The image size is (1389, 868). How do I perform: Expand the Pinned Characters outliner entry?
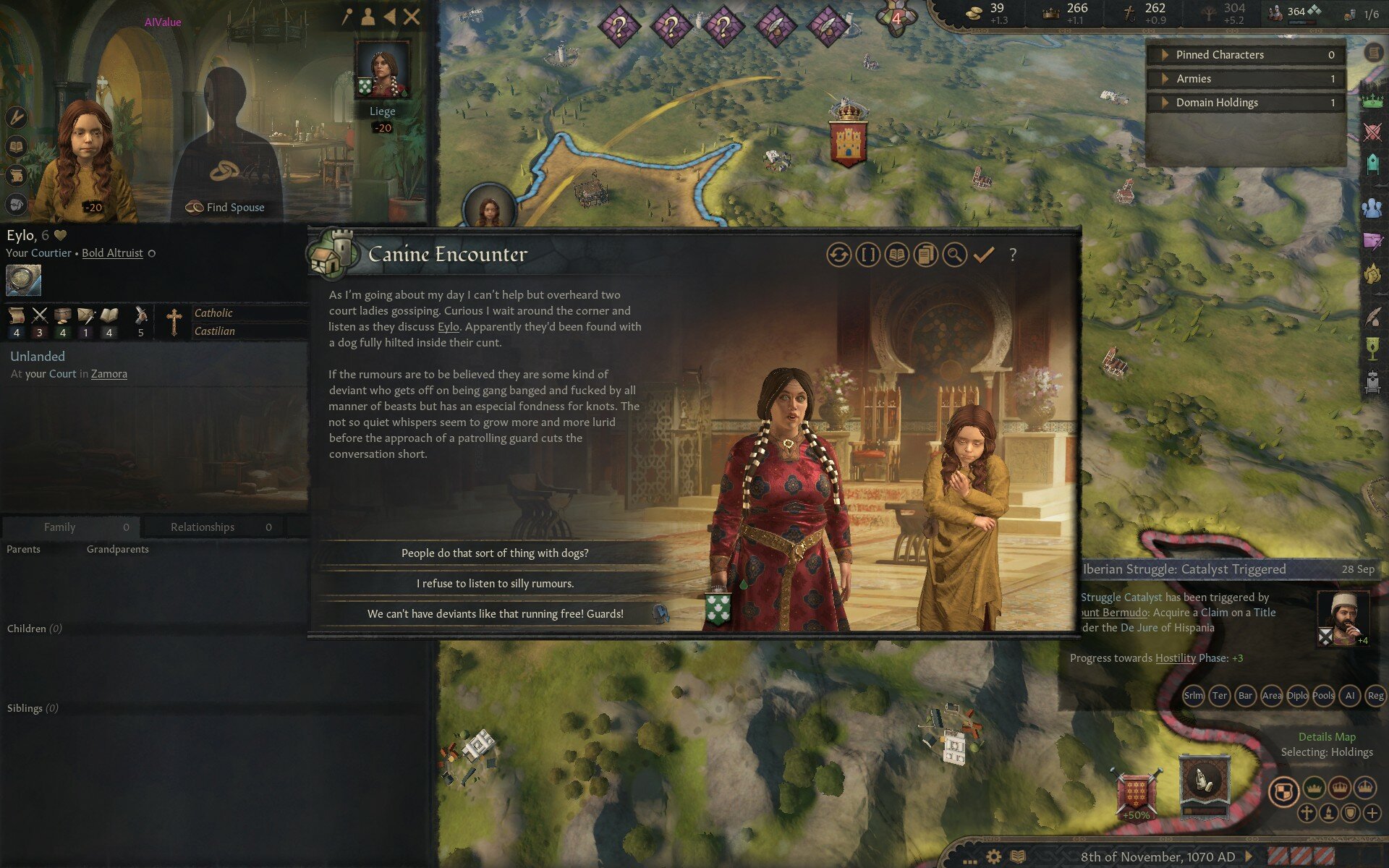click(1165, 54)
